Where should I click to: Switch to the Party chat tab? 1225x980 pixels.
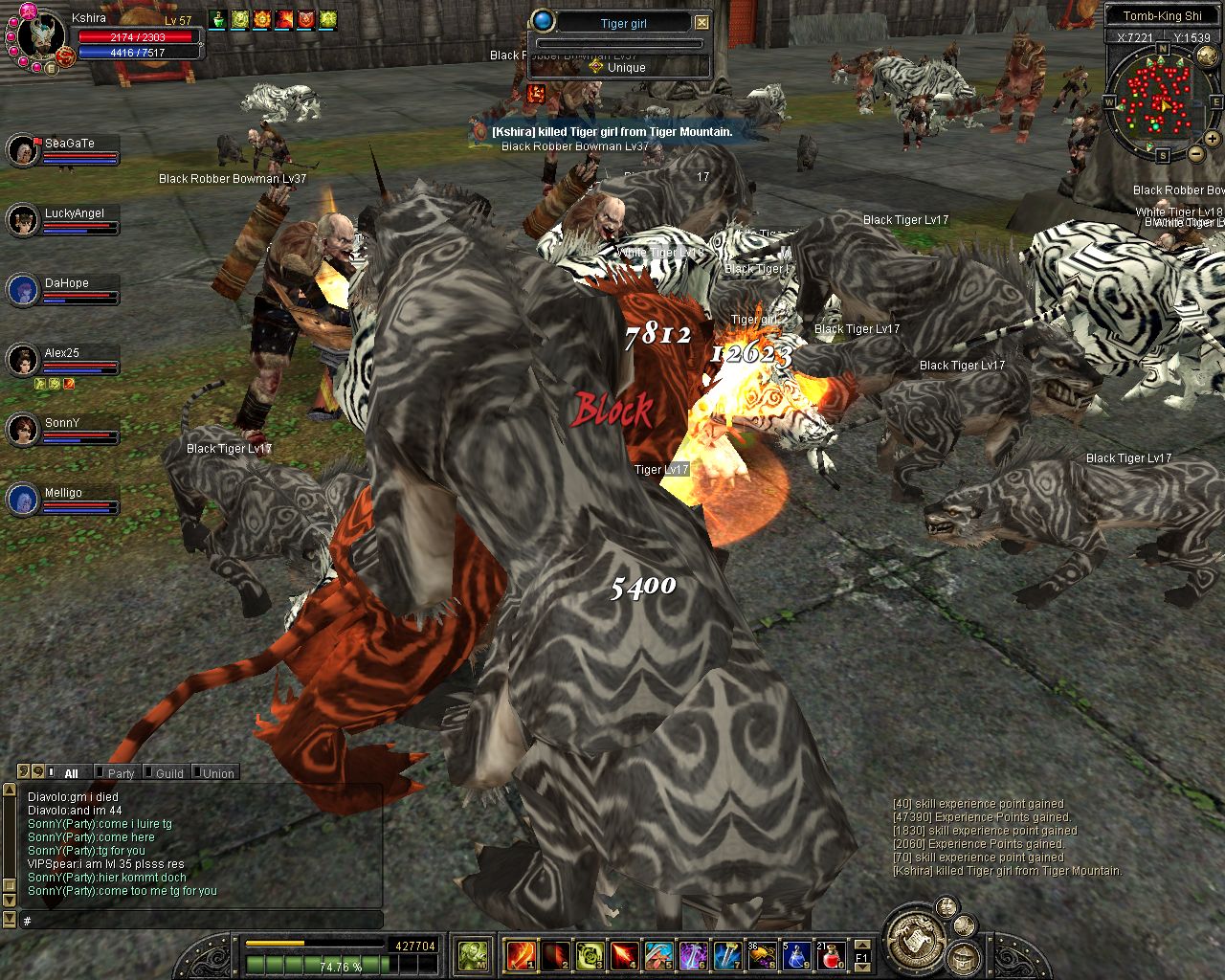(x=121, y=773)
